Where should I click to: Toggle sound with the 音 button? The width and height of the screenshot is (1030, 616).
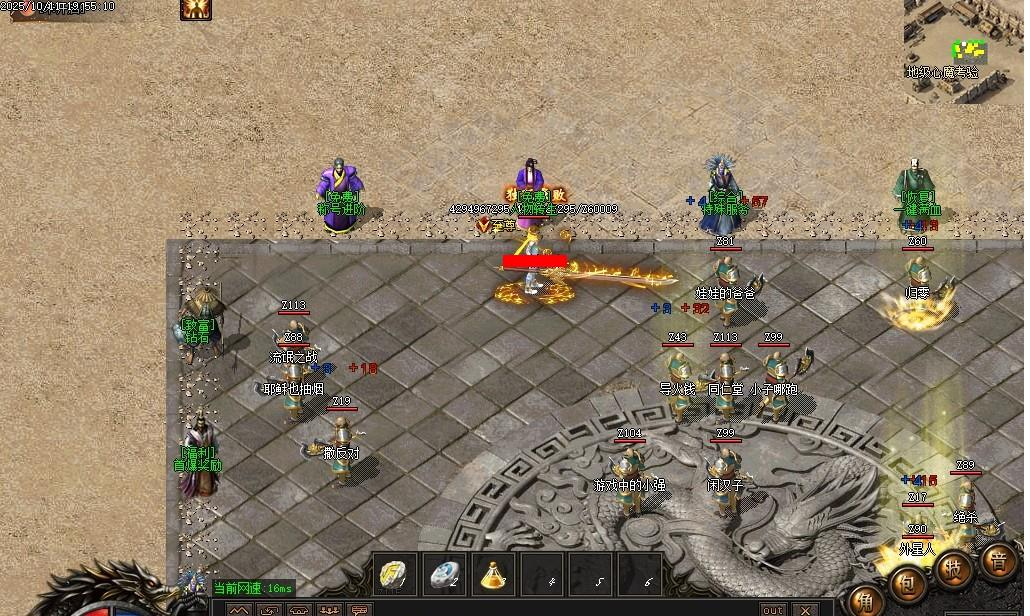point(998,560)
